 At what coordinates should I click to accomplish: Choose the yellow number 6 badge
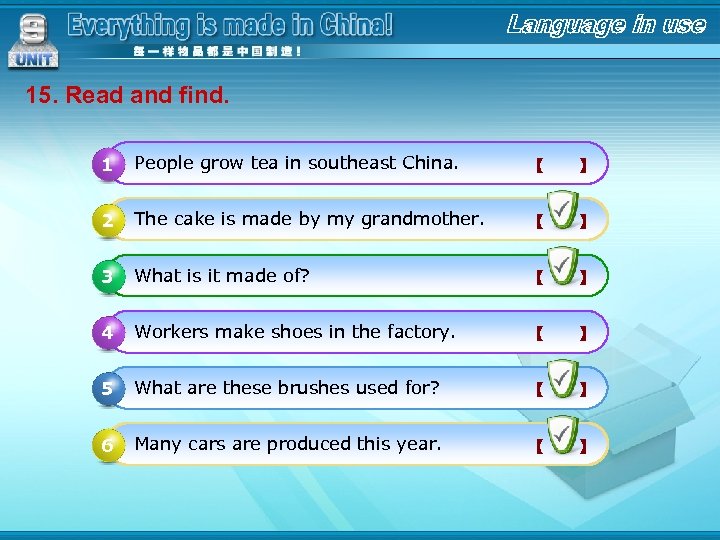[108, 444]
